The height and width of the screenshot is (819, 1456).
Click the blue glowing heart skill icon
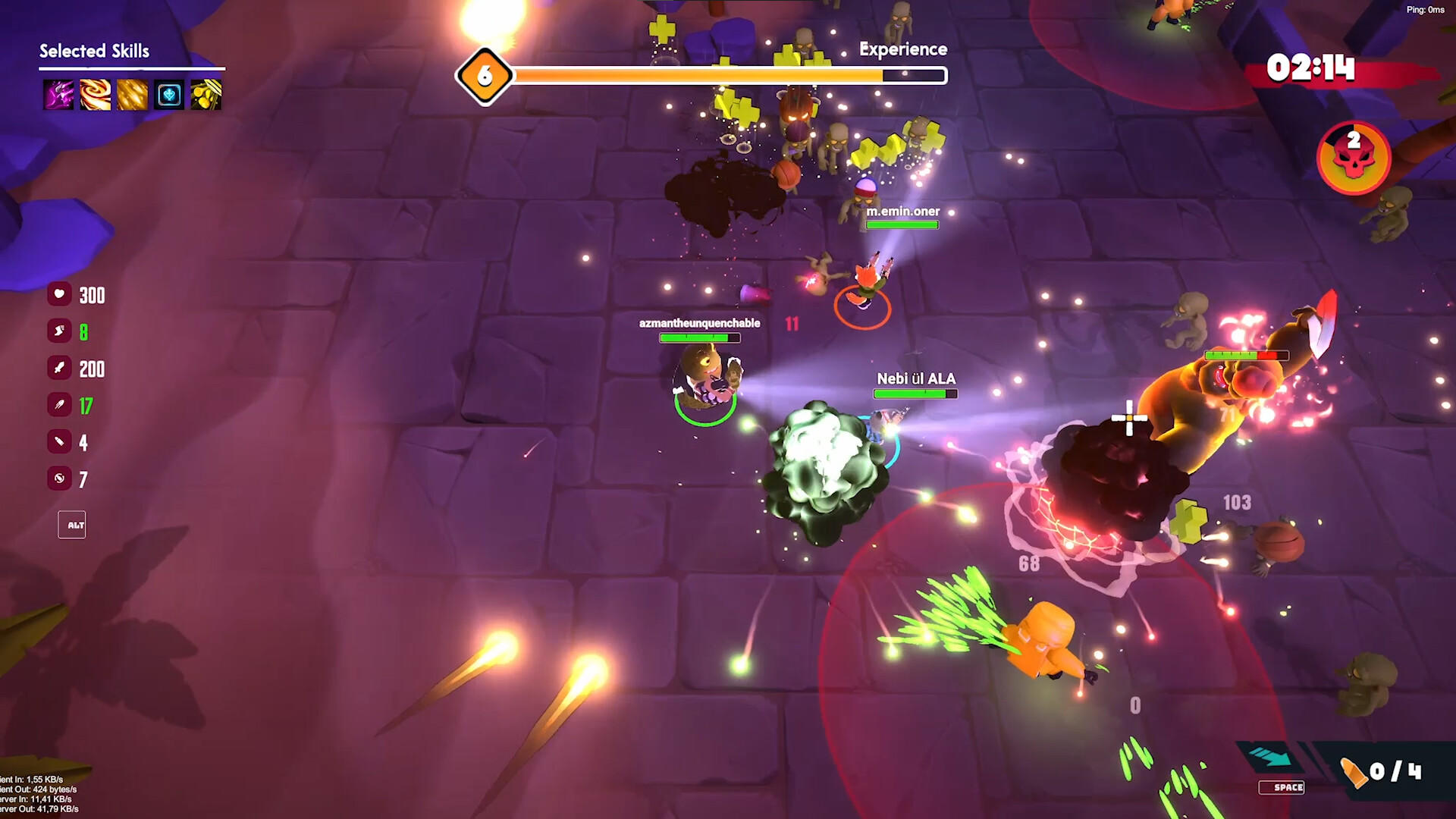(x=169, y=96)
